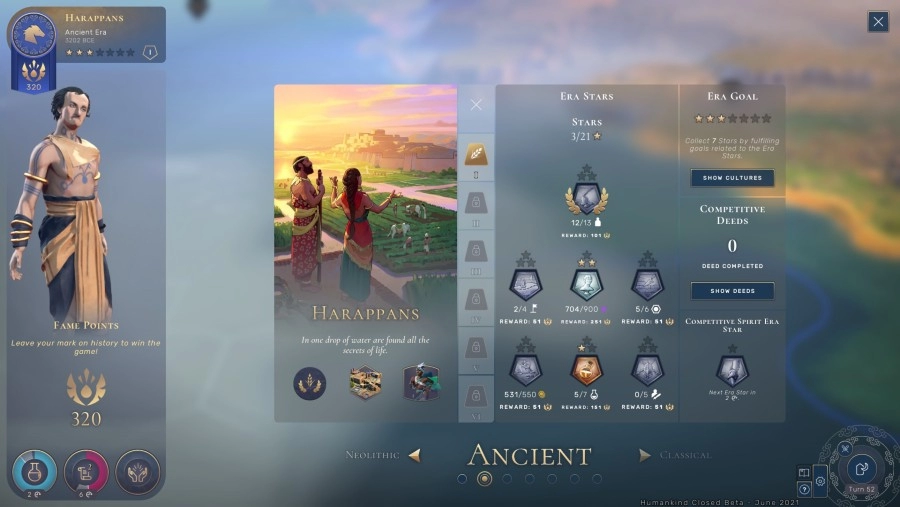Close the Harappans culture panel
The height and width of the screenshot is (507, 900).
476,104
